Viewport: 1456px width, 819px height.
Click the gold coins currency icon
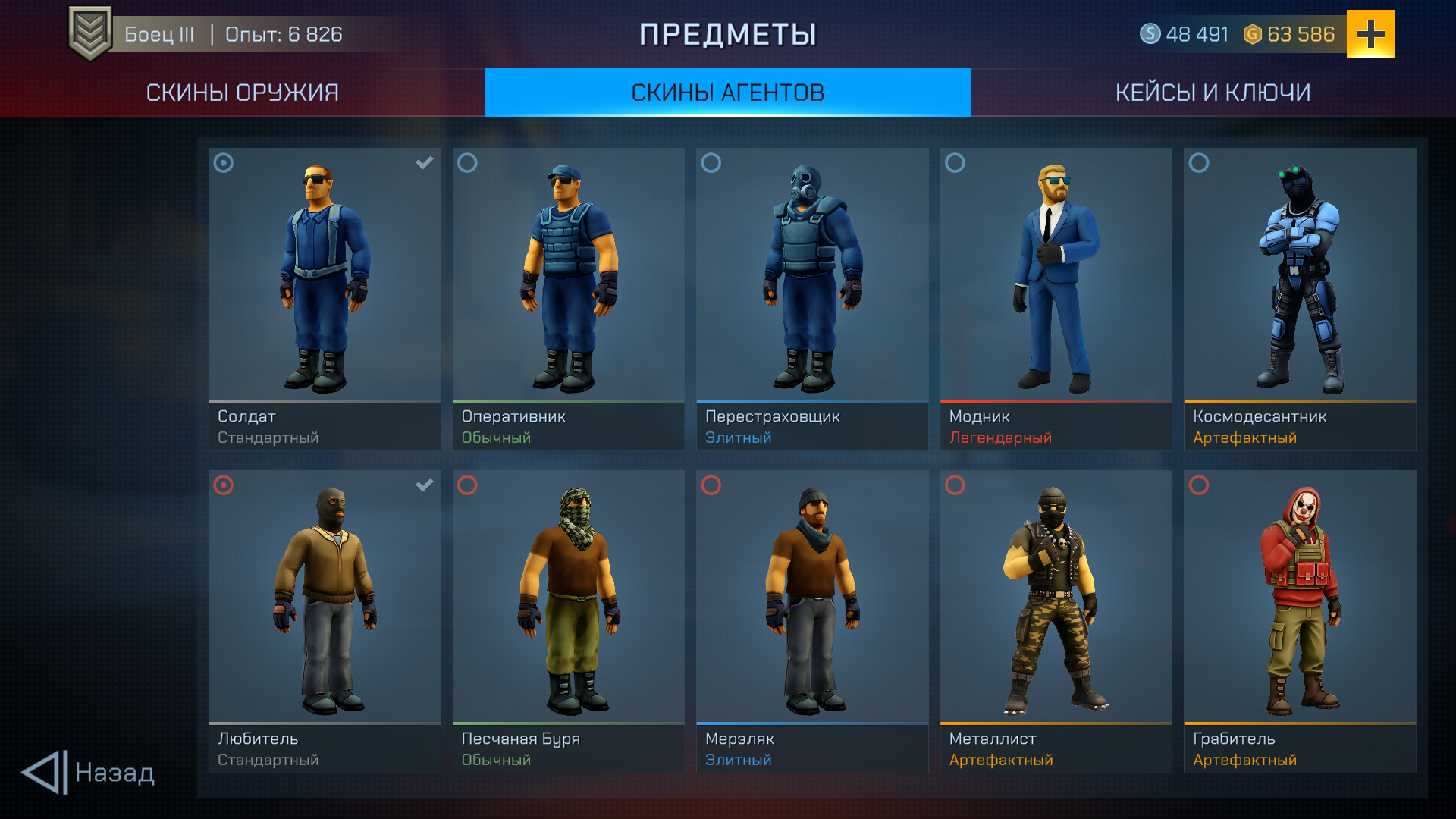pyautogui.click(x=1253, y=33)
